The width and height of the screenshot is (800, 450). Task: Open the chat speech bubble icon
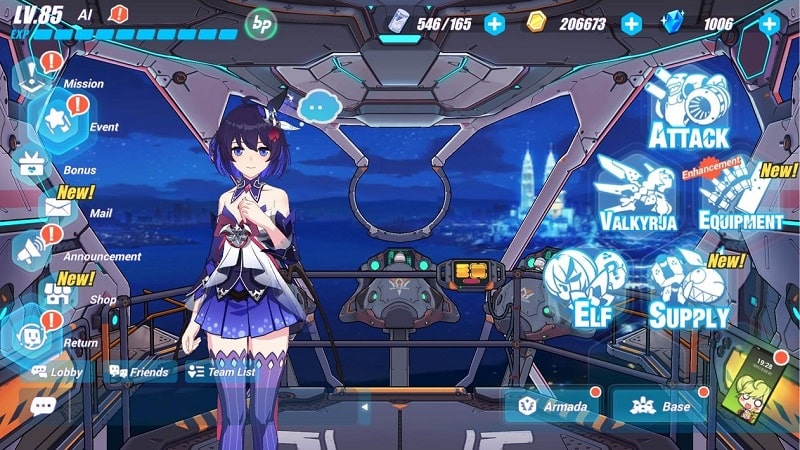[x=43, y=406]
